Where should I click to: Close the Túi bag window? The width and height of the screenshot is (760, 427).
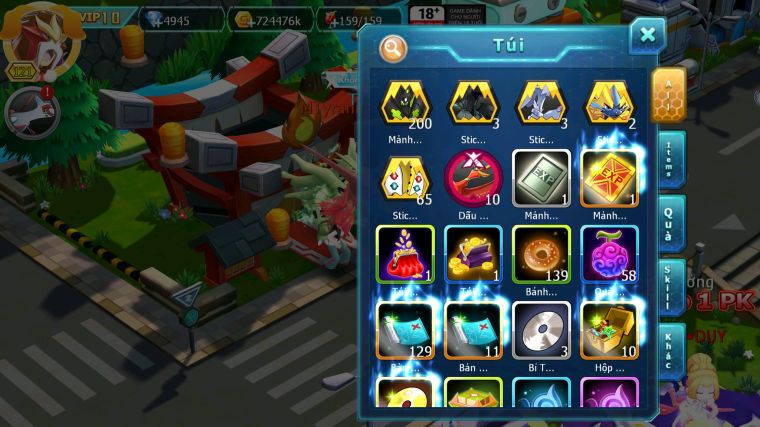pos(647,36)
